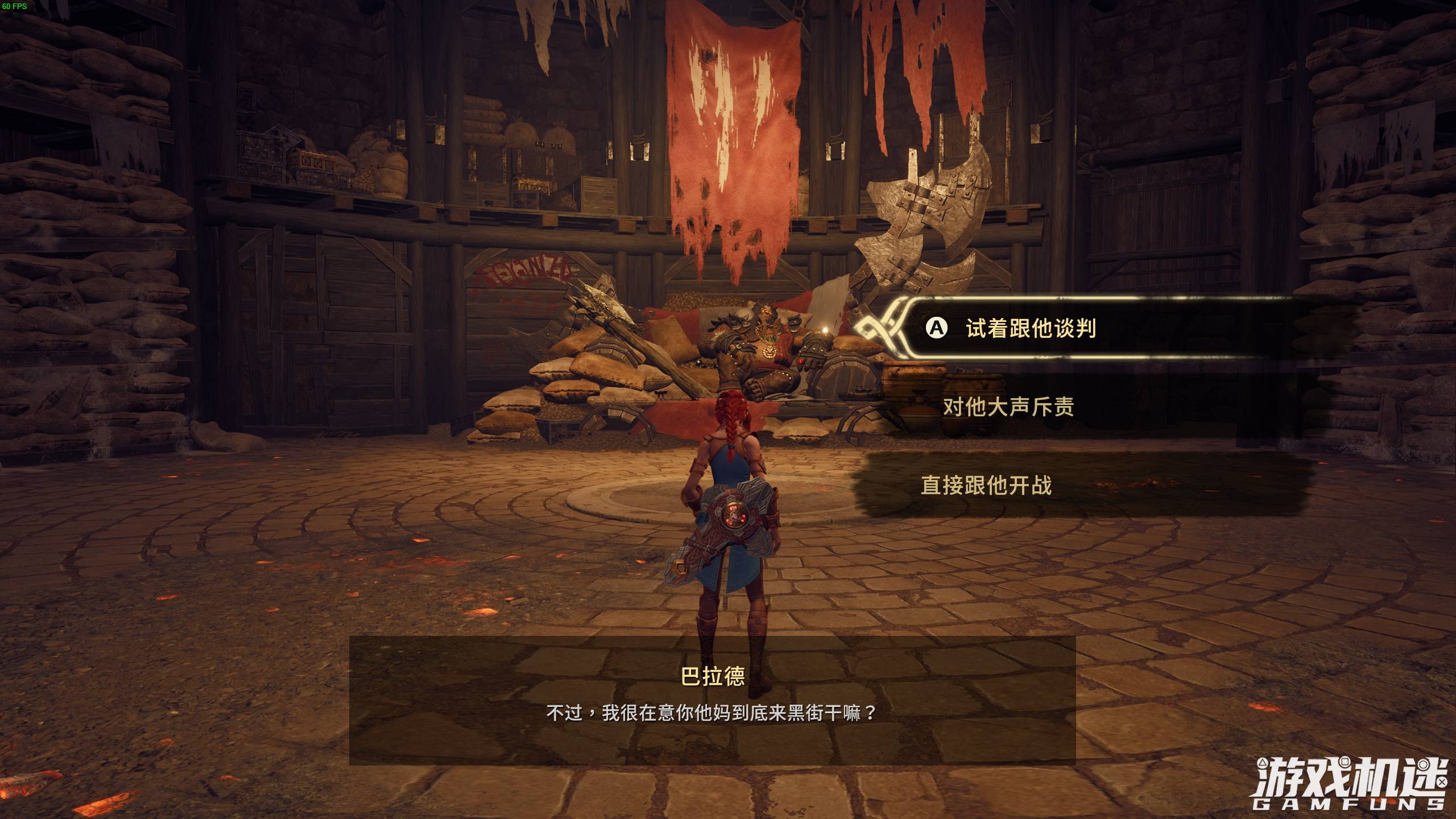Expand the highlighted negotiation choice panel
This screenshot has height=819, width=1456.
point(1081,329)
